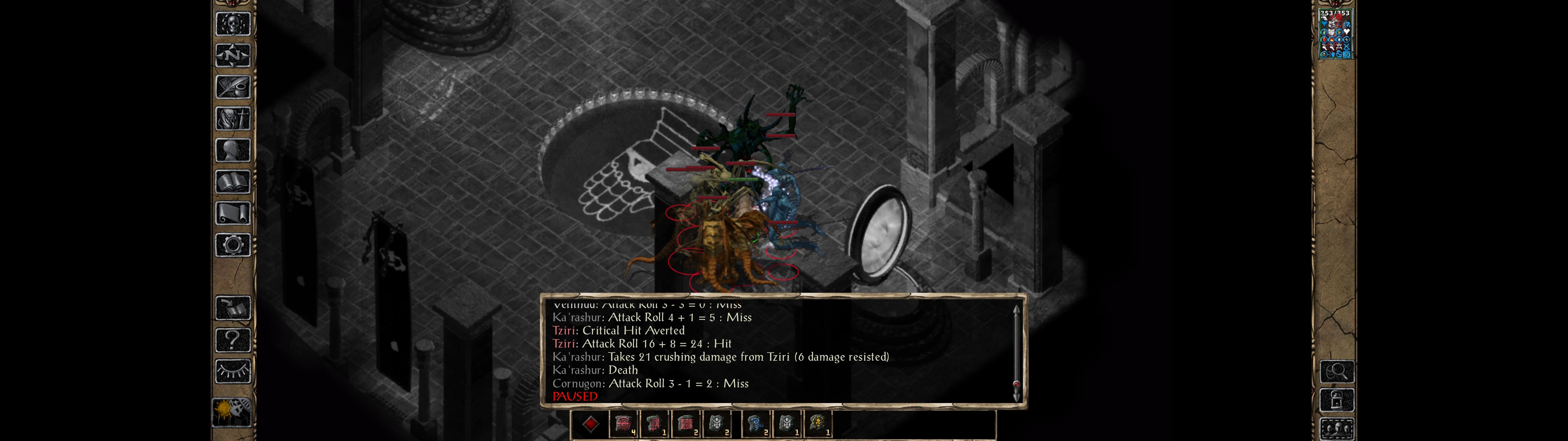Open the area map with compass icon
Viewport: 1568px width, 441px height.
pos(232,55)
